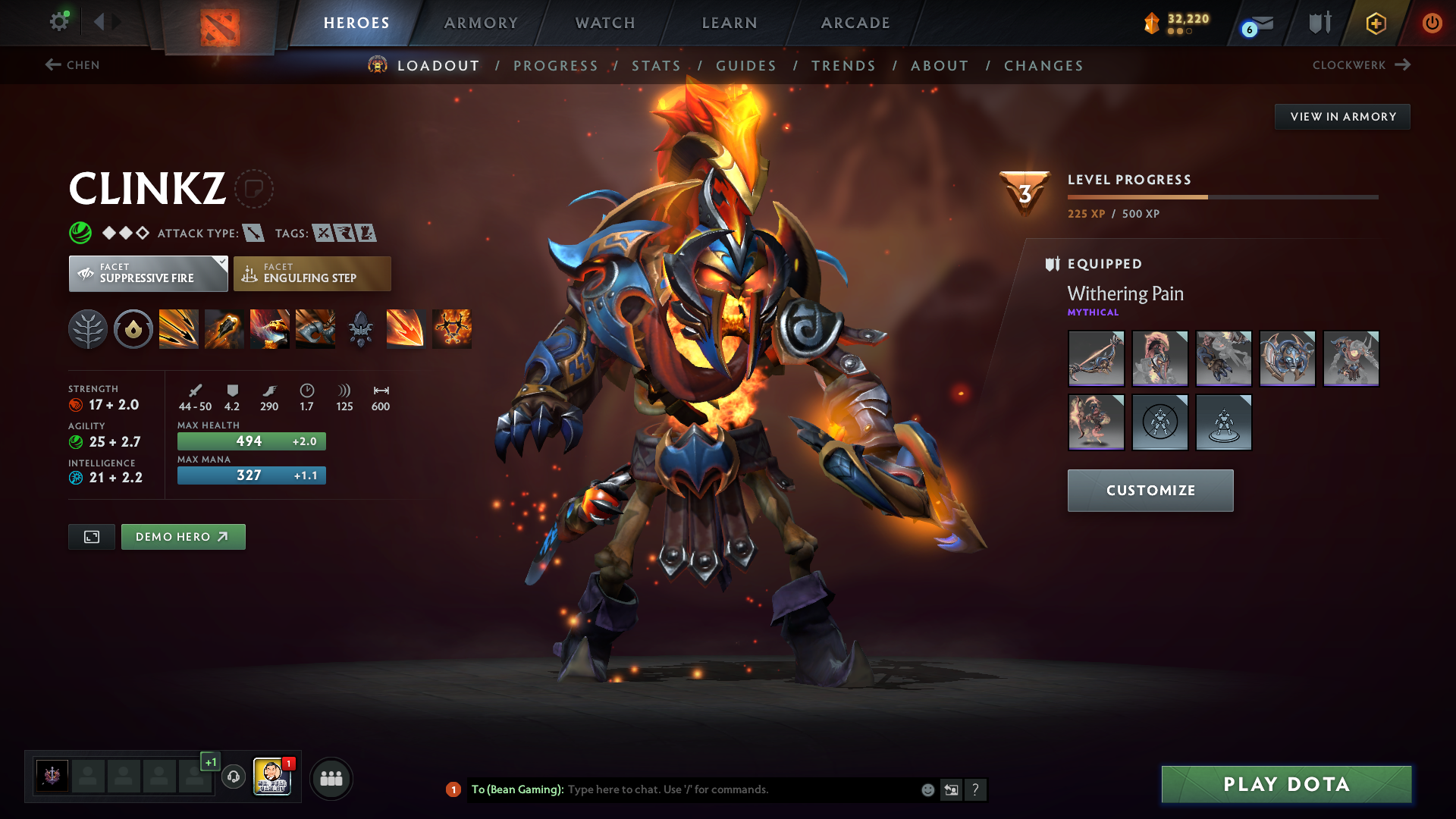Image resolution: width=1456 pixels, height=819 pixels.
Task: Go to previous hero Chen
Action: [x=73, y=65]
